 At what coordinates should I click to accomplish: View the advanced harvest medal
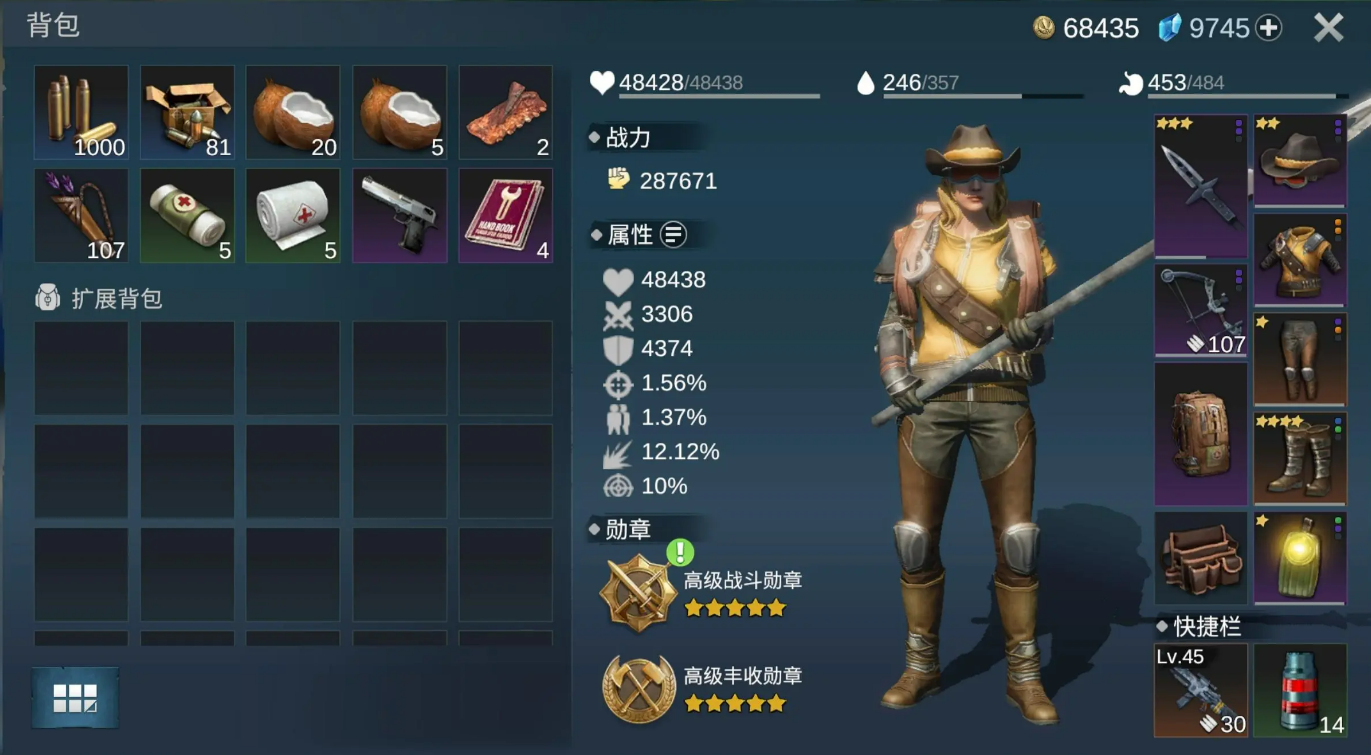coord(638,688)
